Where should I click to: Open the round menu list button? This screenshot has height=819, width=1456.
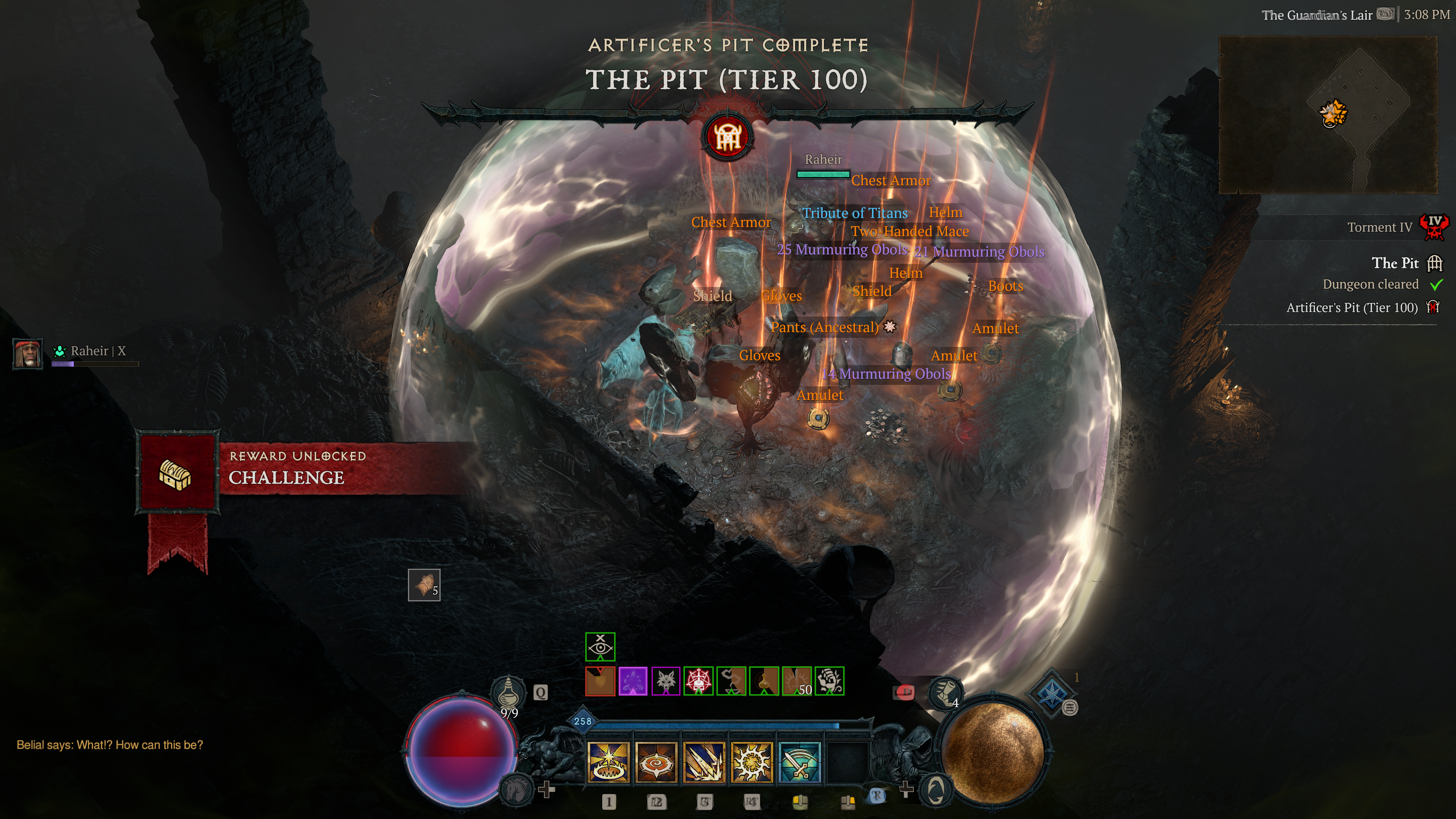pyautogui.click(x=1069, y=708)
